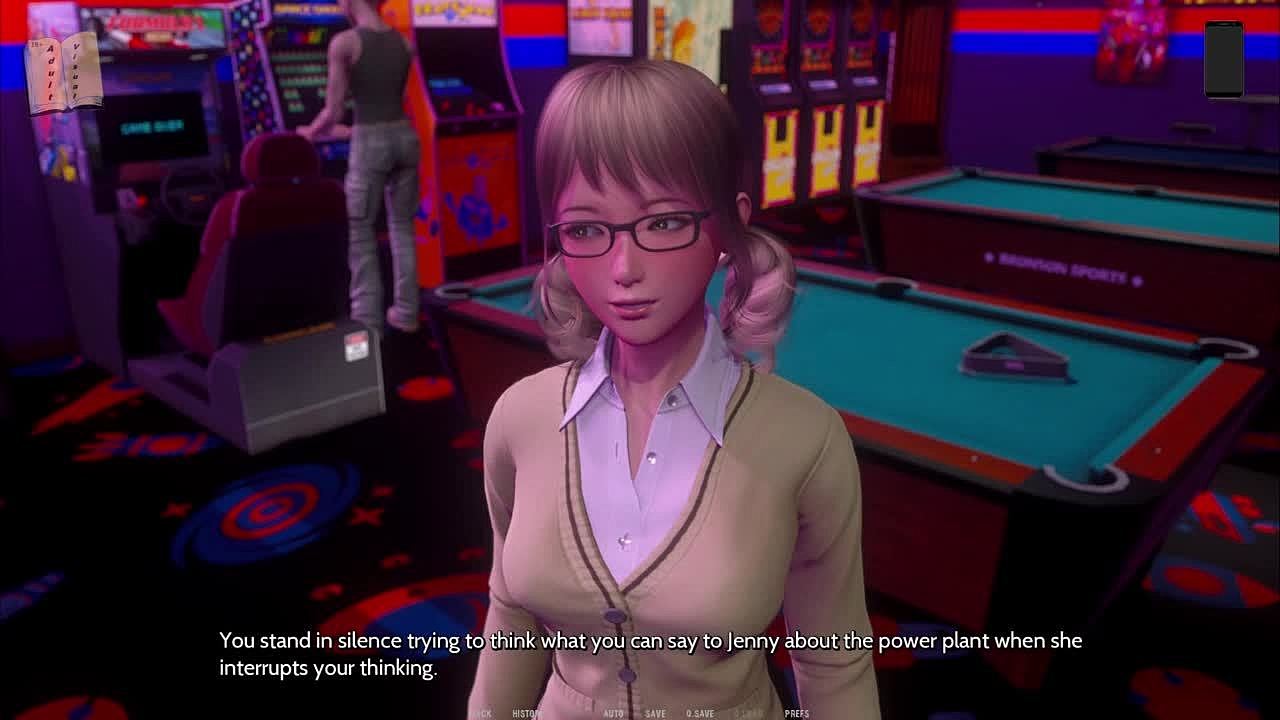This screenshot has height=720, width=1280.
Task: Open the dialogue History log
Action: (x=526, y=714)
